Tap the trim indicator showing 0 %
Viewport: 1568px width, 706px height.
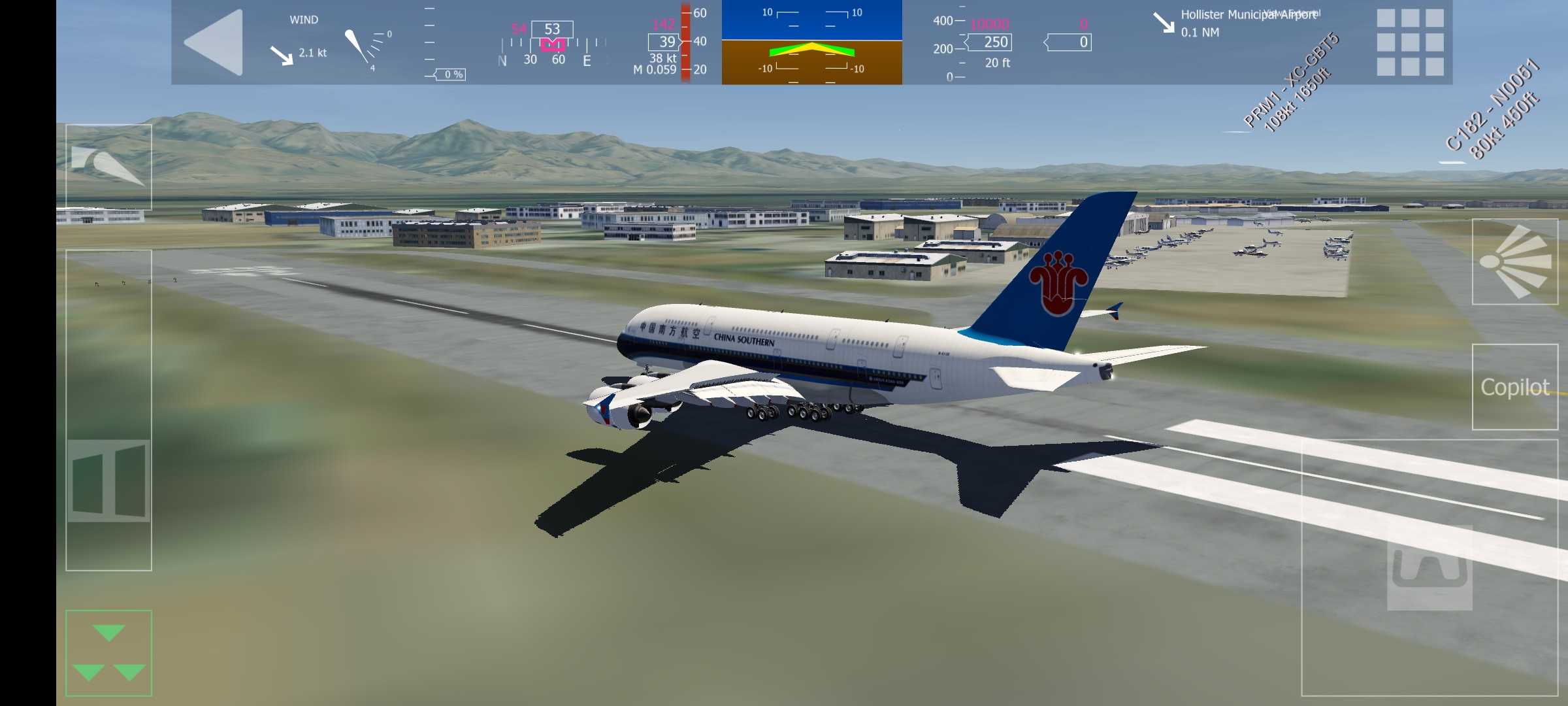tap(449, 75)
